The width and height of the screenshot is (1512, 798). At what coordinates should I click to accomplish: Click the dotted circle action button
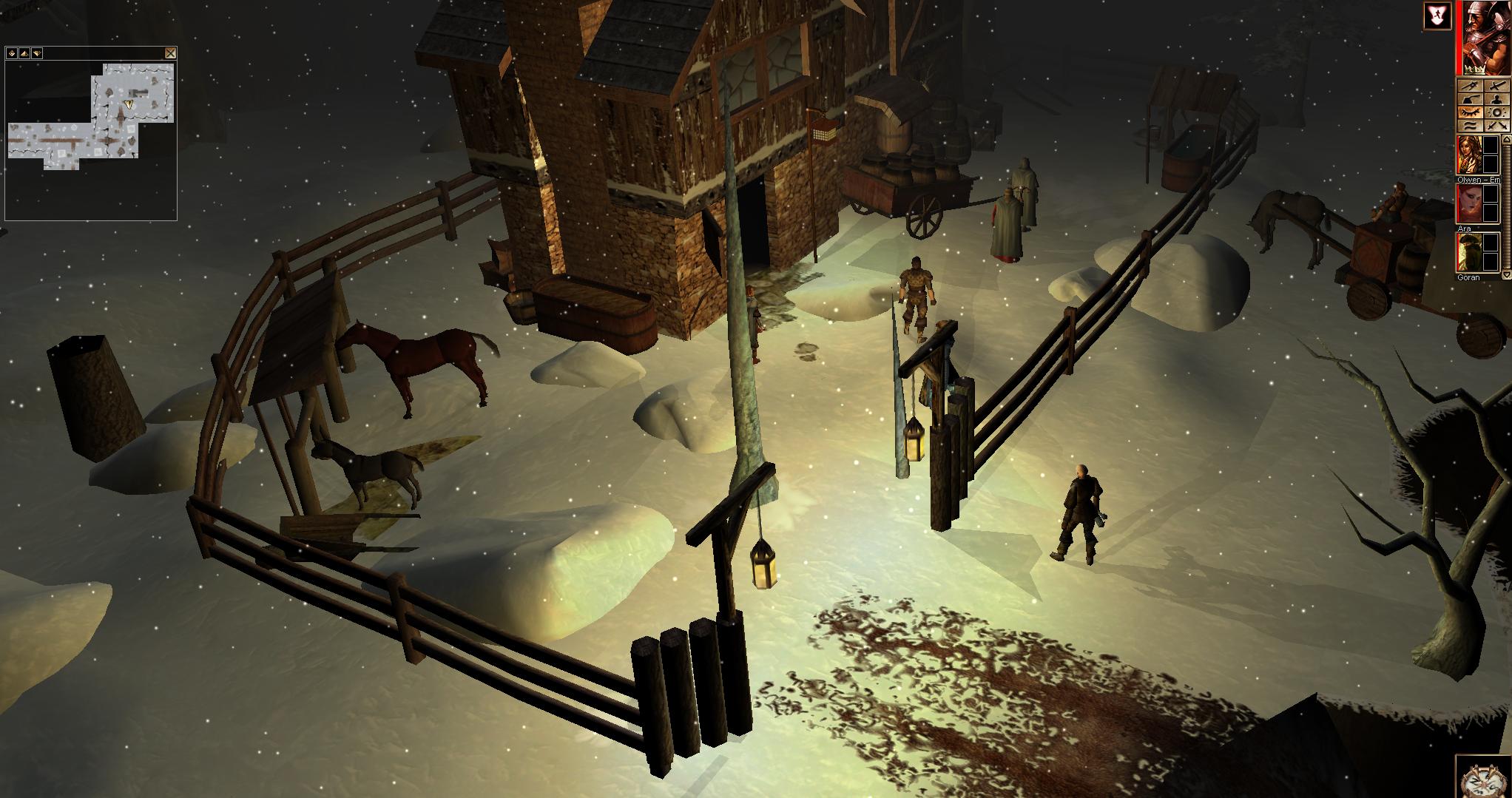[x=1496, y=113]
